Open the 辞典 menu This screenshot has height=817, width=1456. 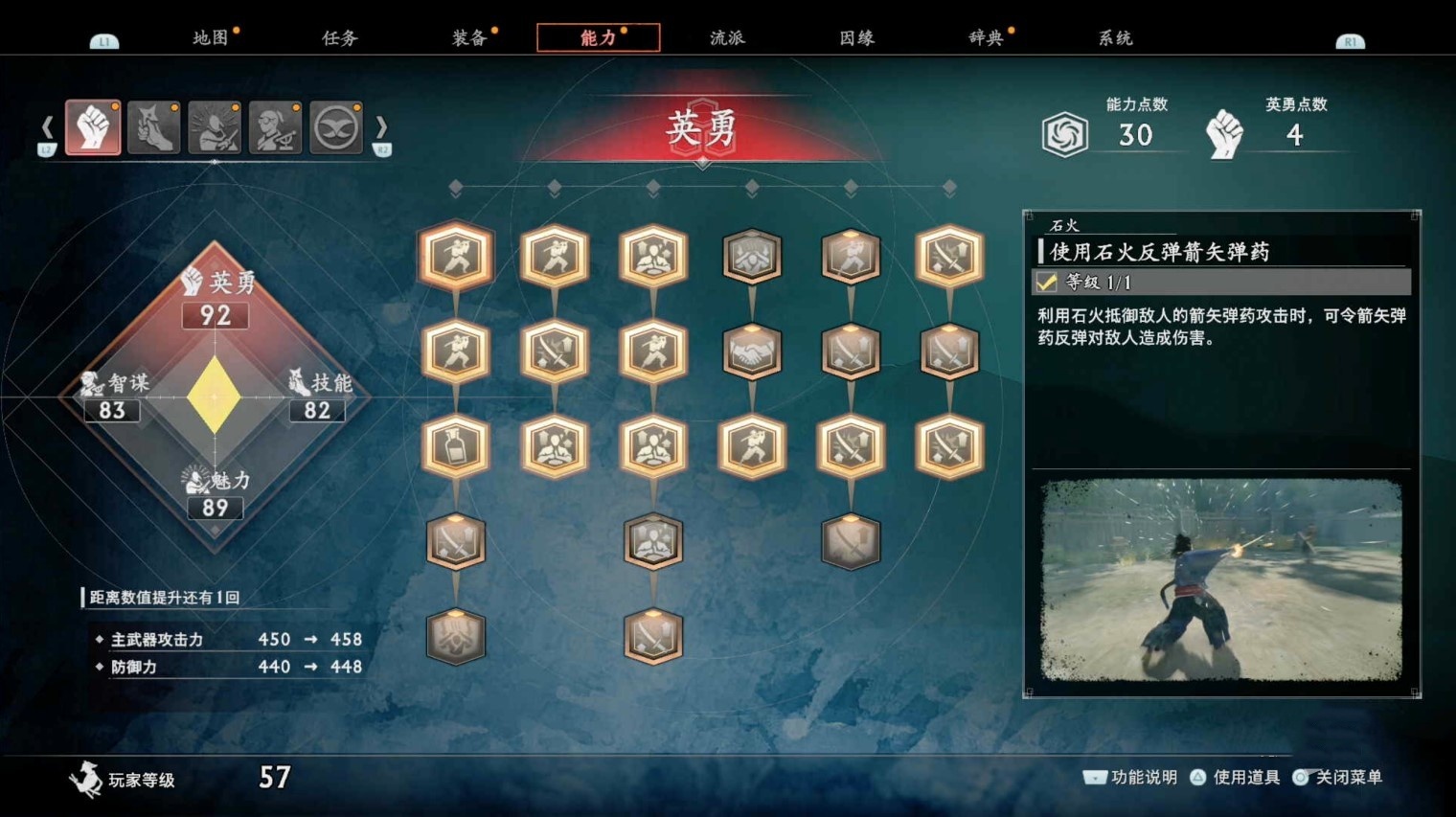(x=987, y=36)
